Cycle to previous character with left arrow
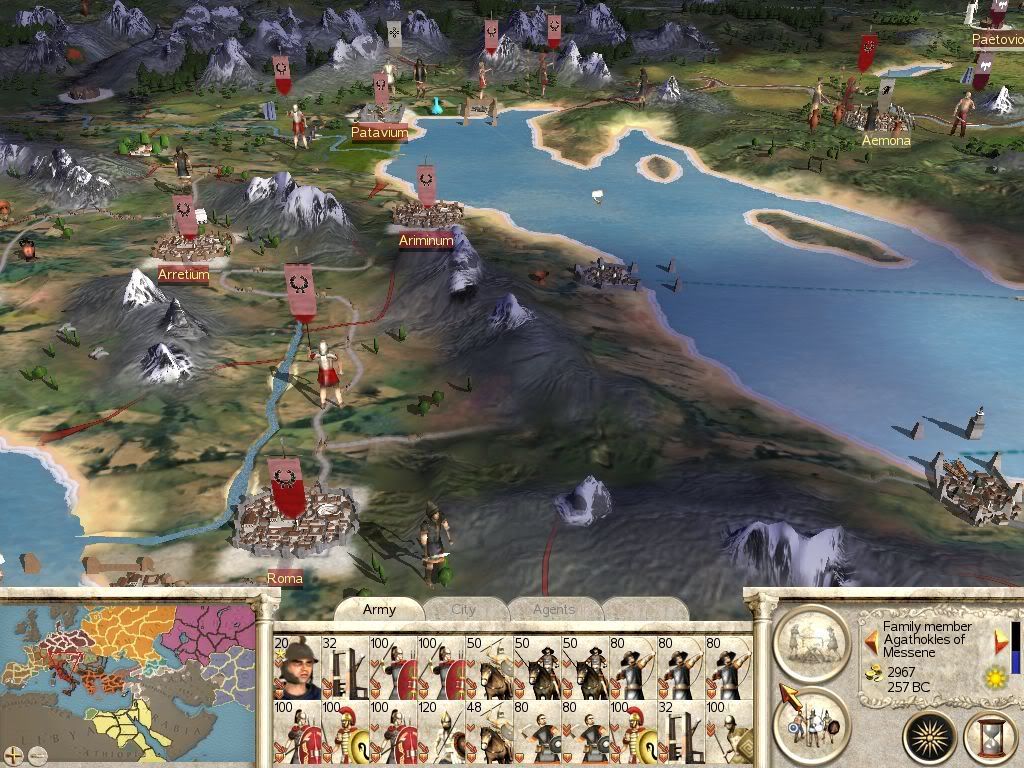Screen dimensions: 1024x768 pyautogui.click(x=872, y=641)
